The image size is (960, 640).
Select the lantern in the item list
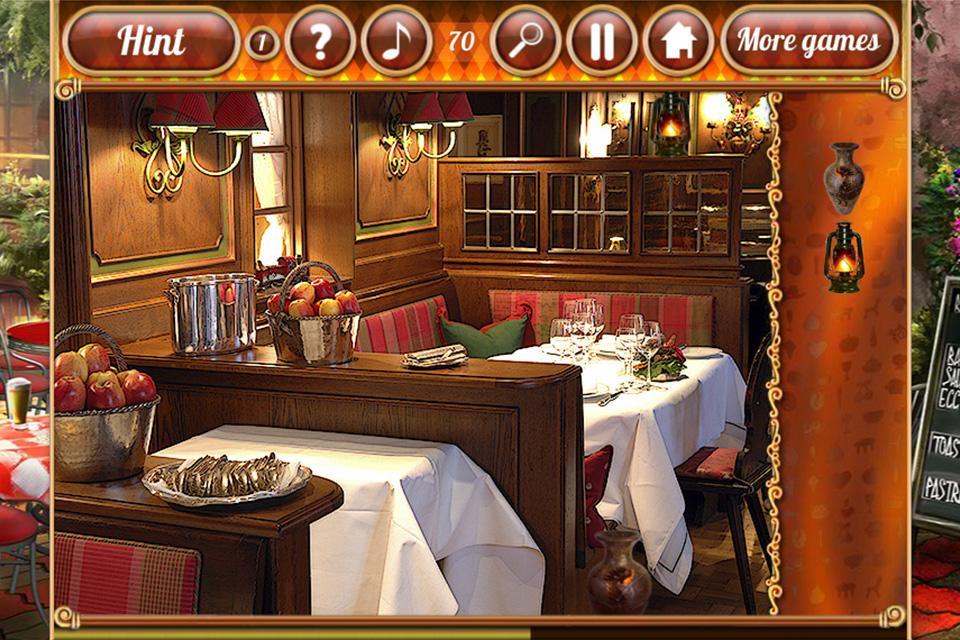point(843,257)
